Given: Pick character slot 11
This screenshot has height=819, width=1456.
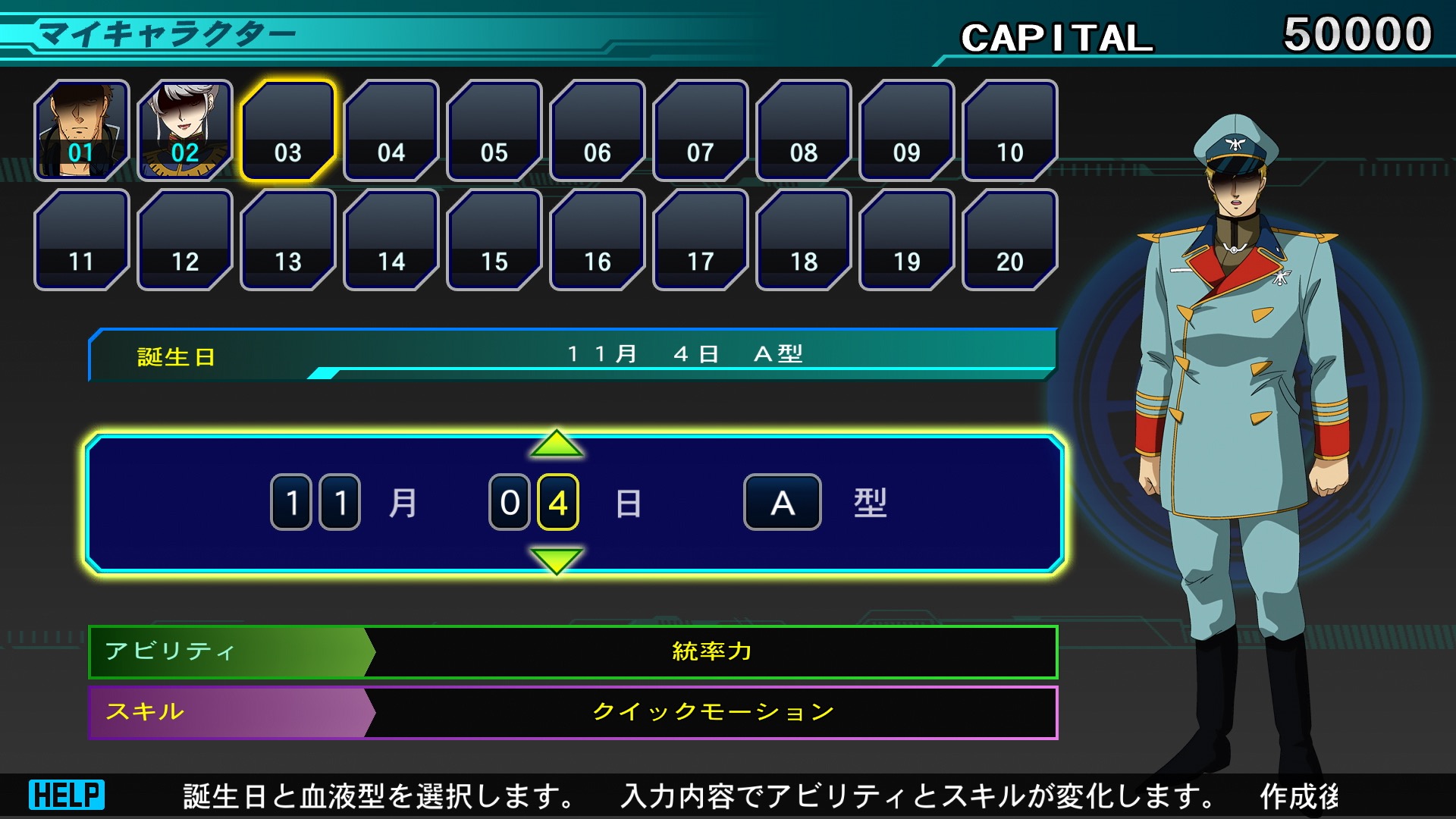Looking at the screenshot, I should point(82,240).
